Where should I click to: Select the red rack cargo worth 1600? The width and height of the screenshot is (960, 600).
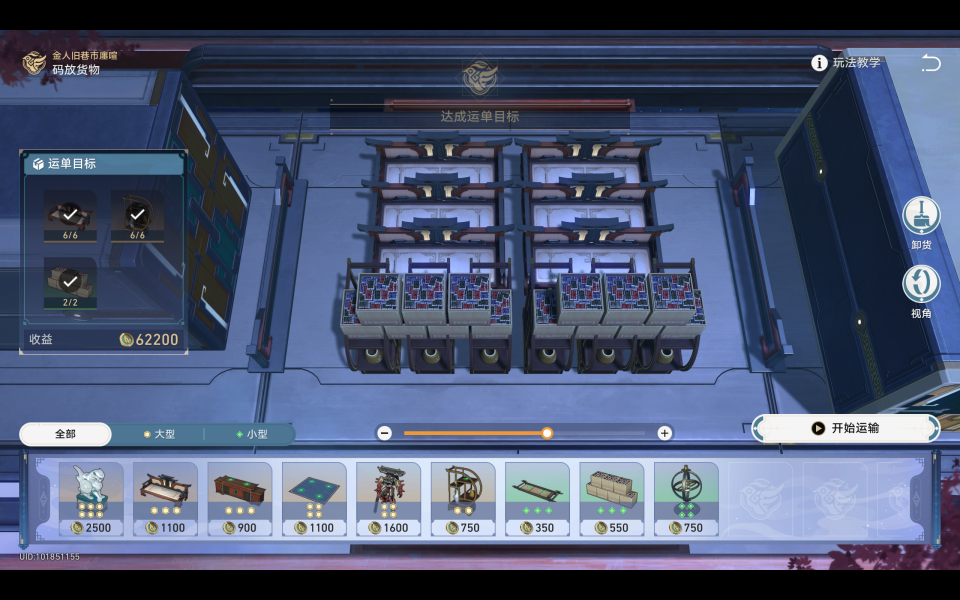[388, 498]
